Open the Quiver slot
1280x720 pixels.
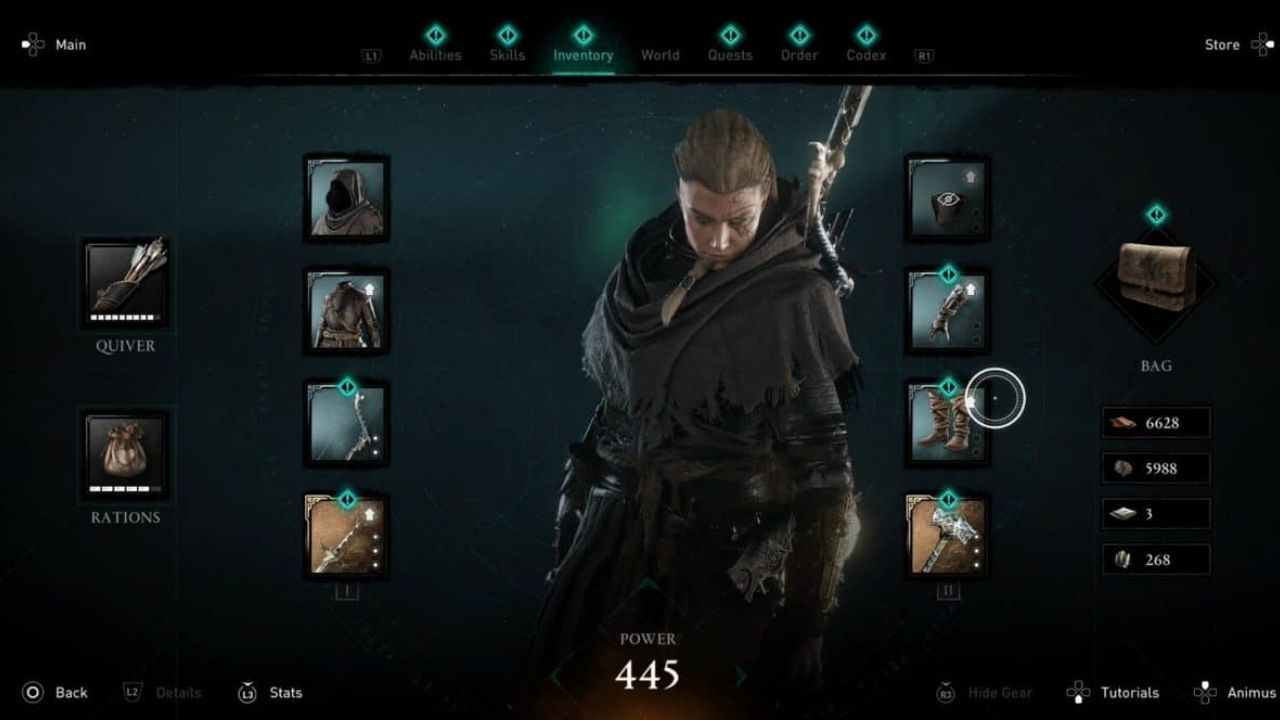coord(126,282)
